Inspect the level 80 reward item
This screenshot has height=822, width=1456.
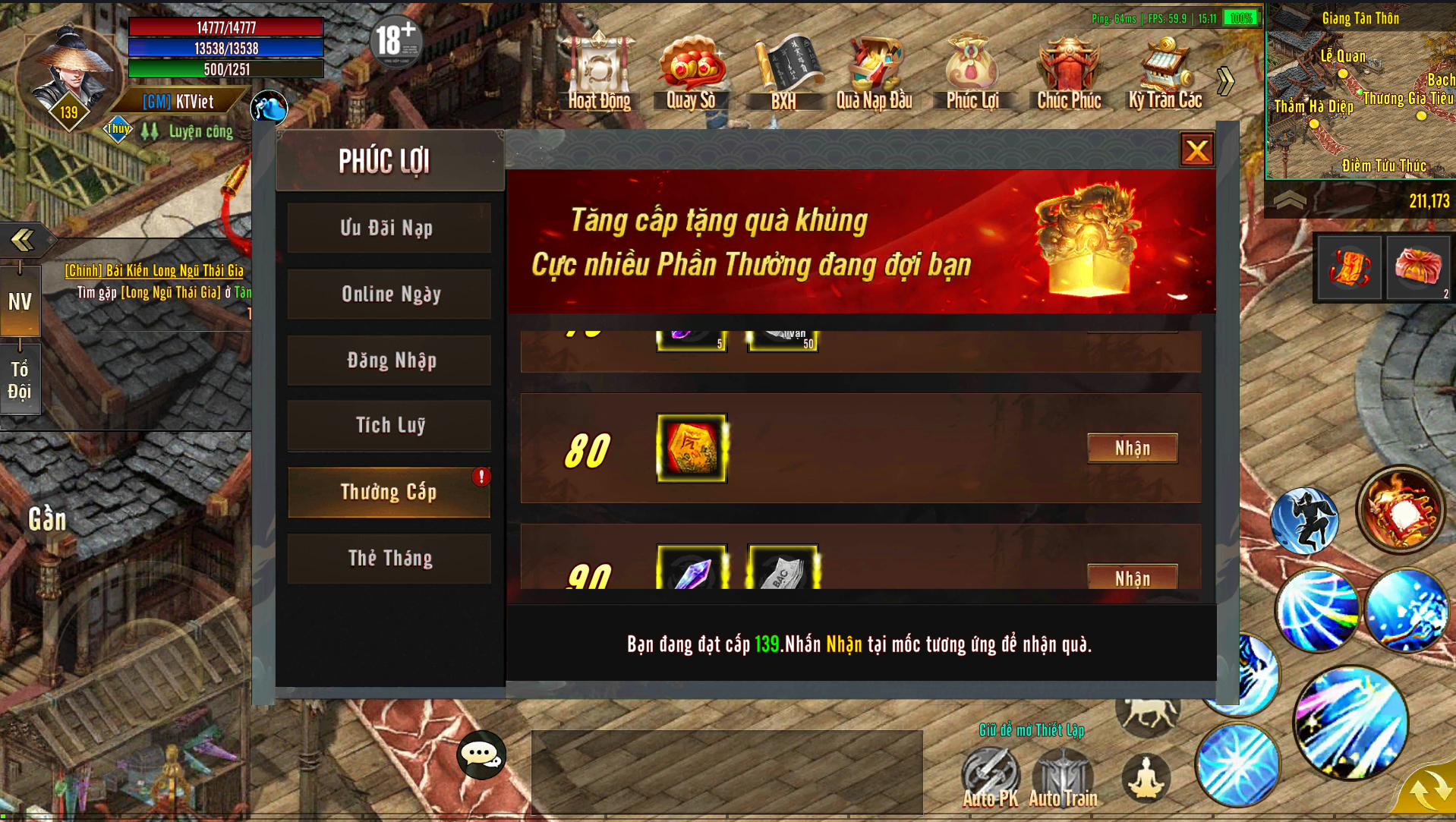(692, 449)
